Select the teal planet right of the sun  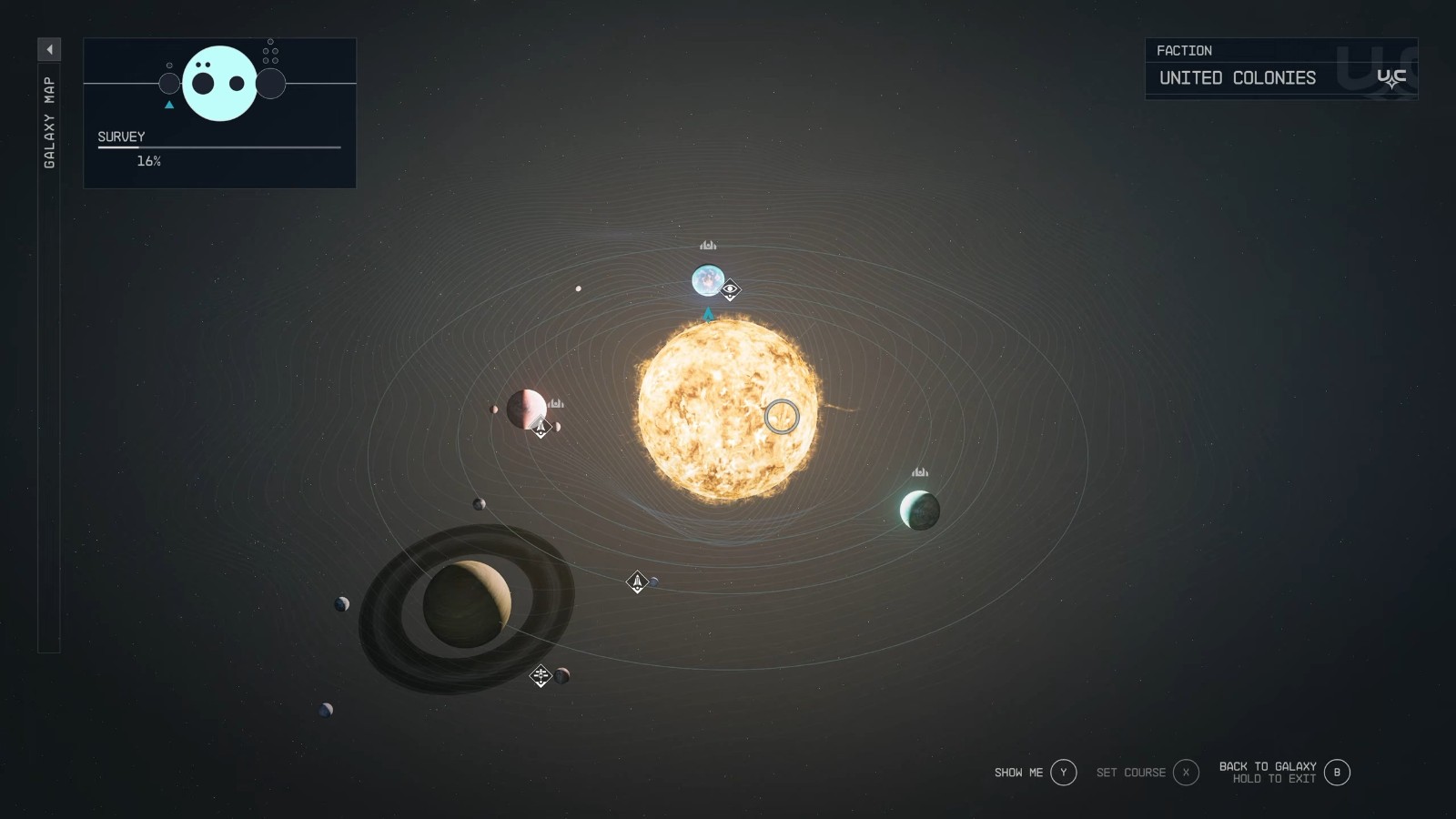917,511
